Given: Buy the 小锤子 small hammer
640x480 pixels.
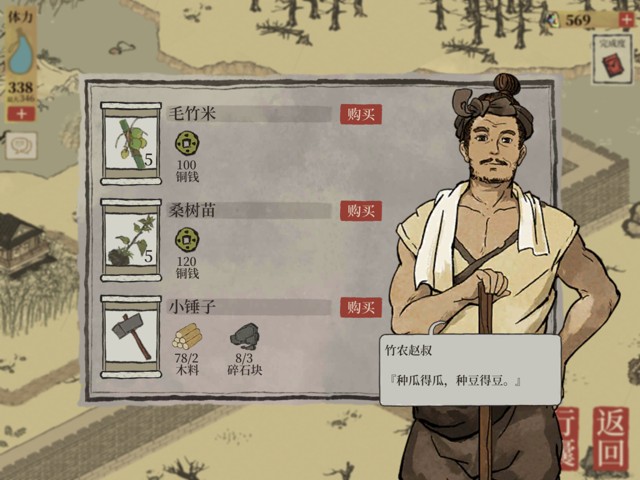Looking at the screenshot, I should pos(360,306).
